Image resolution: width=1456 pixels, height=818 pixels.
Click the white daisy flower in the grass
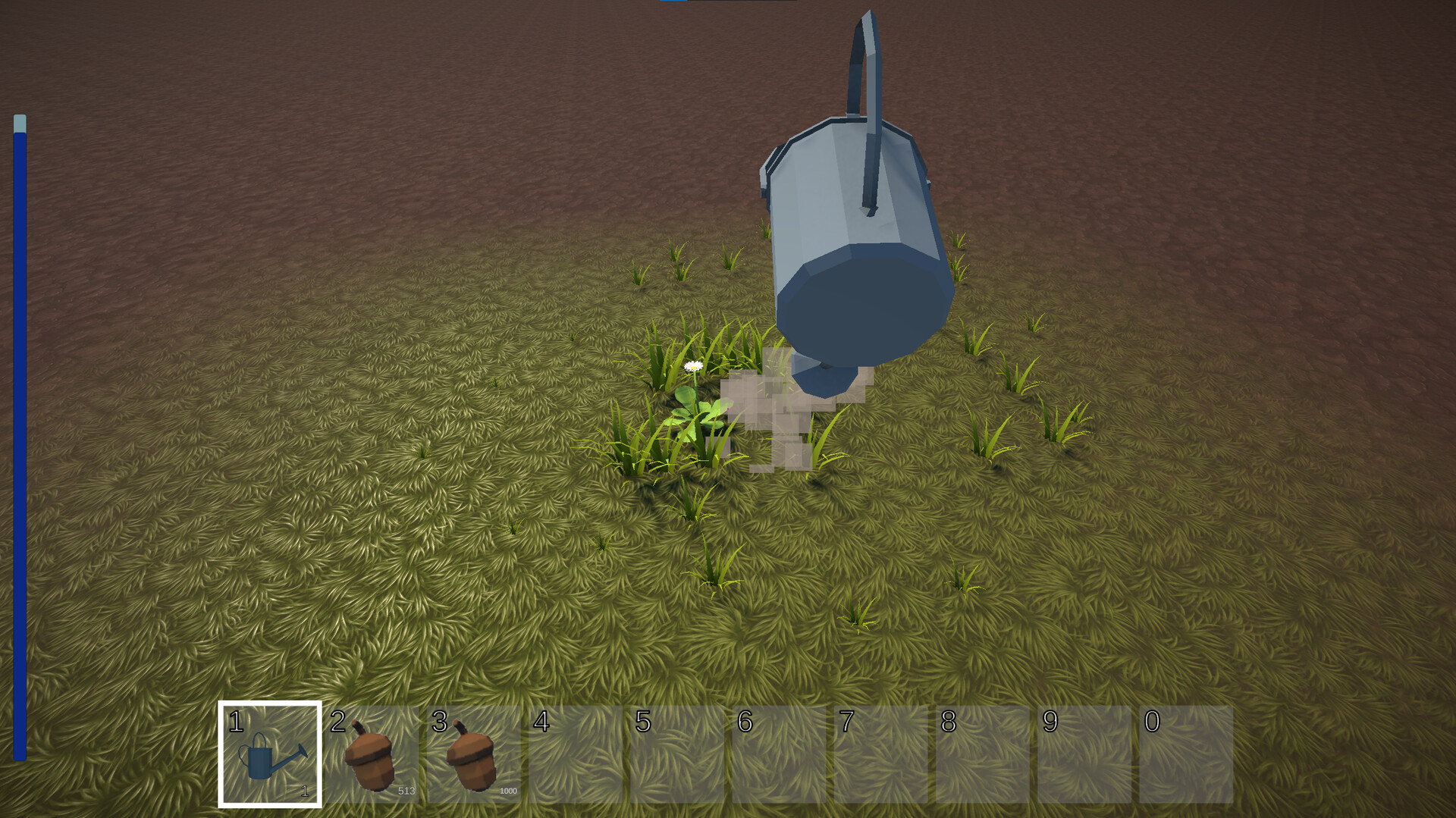click(x=692, y=365)
